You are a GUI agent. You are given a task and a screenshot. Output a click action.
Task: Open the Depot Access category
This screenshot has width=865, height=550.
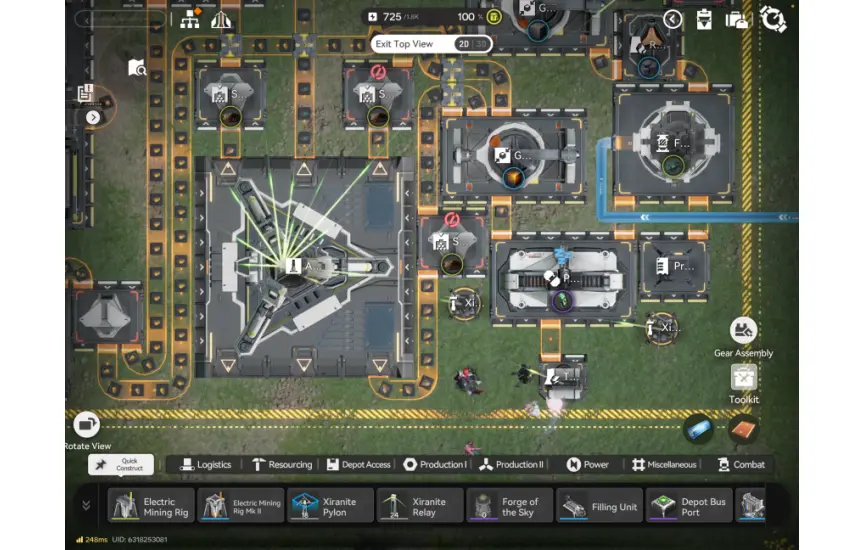pos(358,465)
